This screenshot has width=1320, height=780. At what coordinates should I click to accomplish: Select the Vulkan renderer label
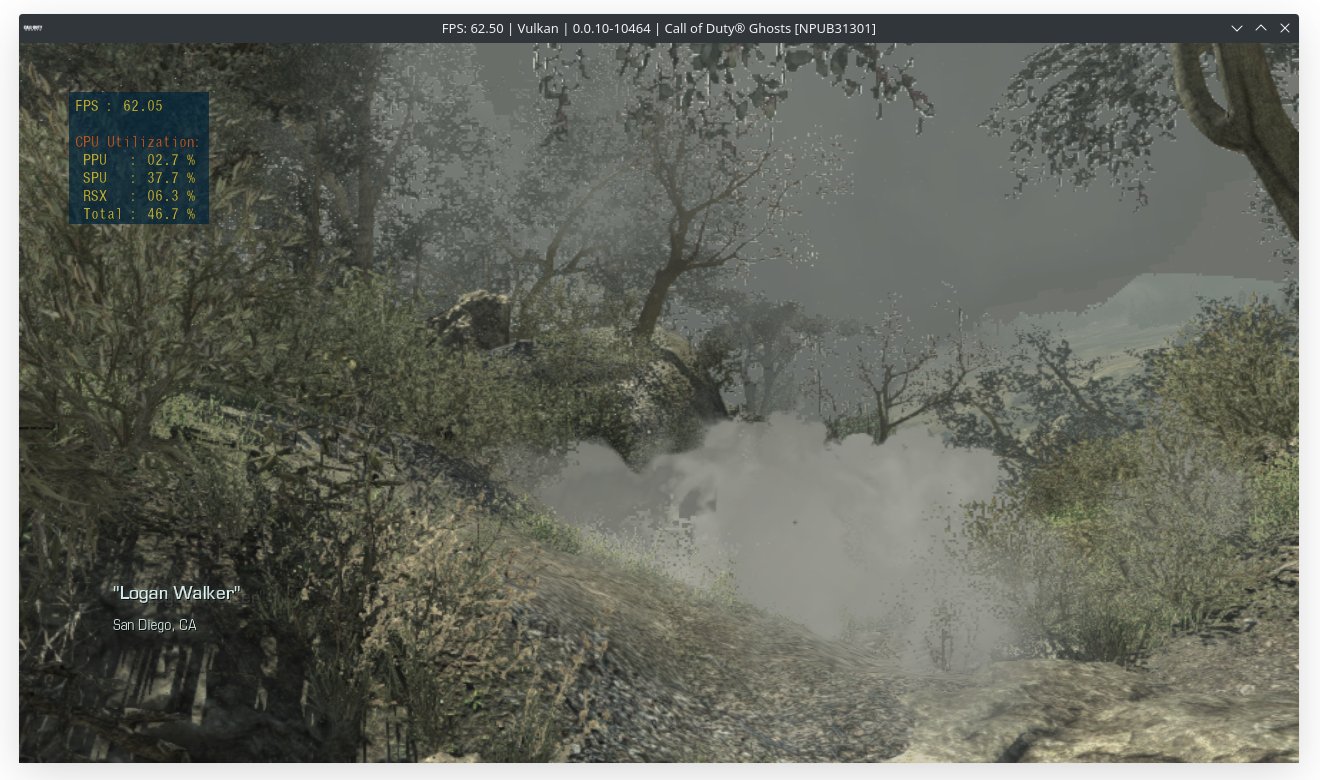point(537,28)
